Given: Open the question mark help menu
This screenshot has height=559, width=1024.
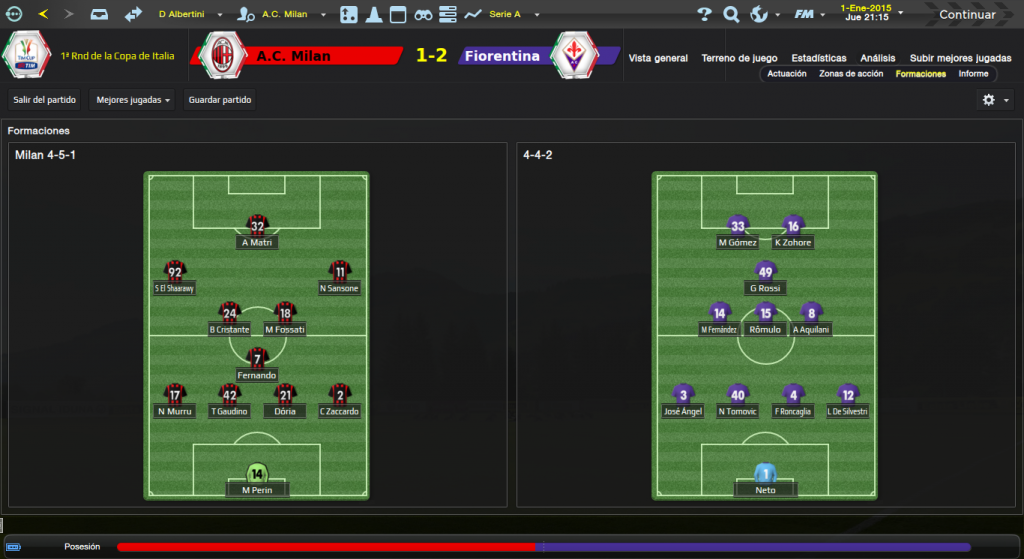Looking at the screenshot, I should 705,14.
